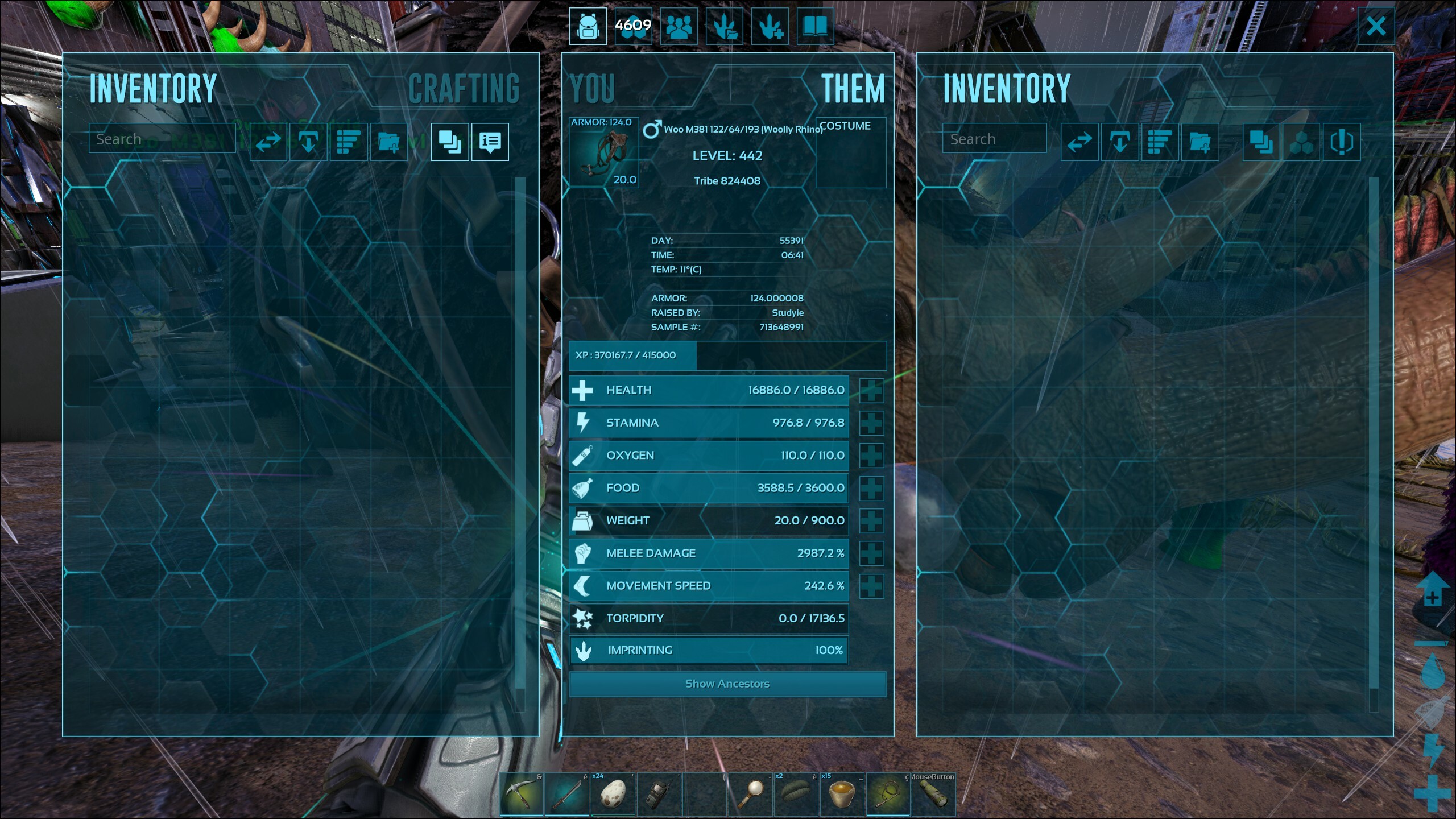1456x819 pixels.
Task: Select the pickaxe hotbar slot
Action: [x=522, y=795]
